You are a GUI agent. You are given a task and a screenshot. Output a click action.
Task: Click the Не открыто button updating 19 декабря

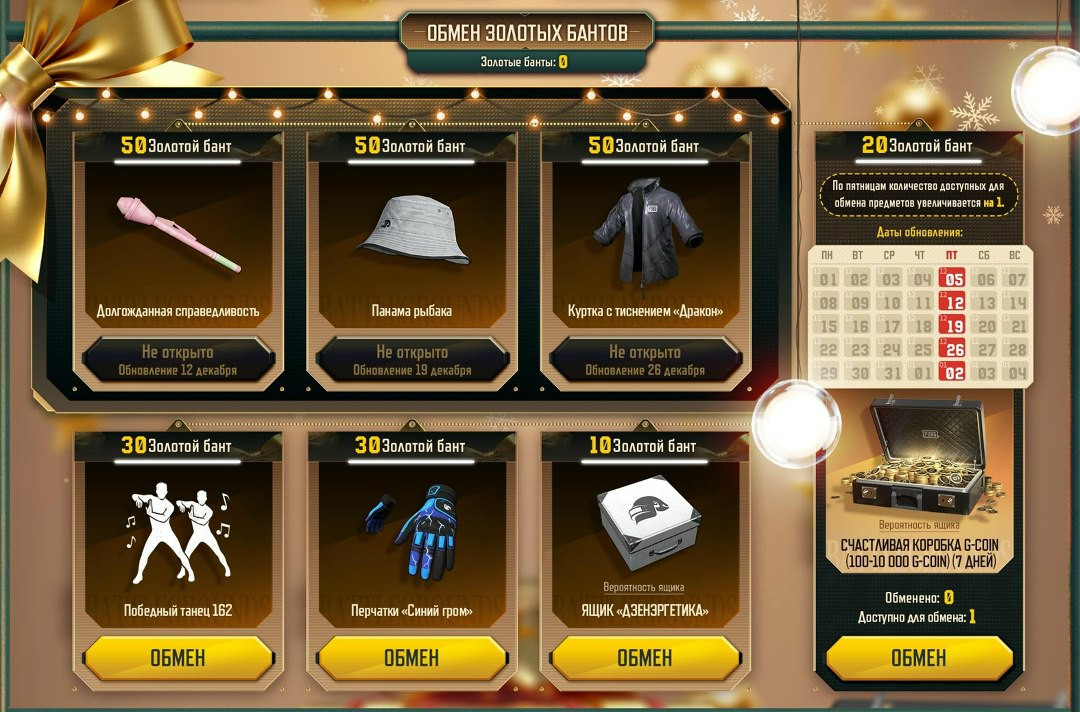[x=411, y=360]
